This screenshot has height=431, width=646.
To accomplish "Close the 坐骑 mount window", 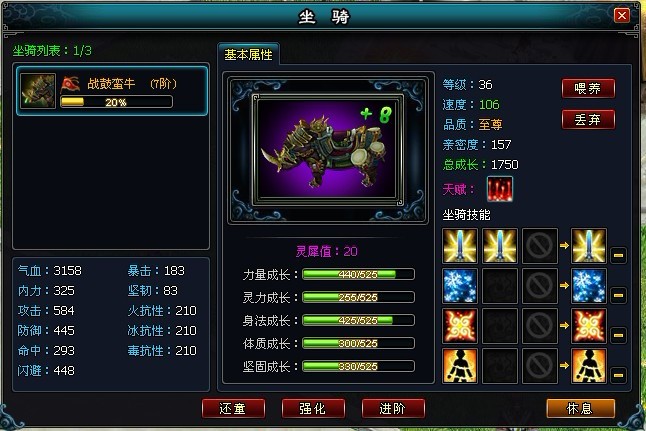I will coord(621,16).
